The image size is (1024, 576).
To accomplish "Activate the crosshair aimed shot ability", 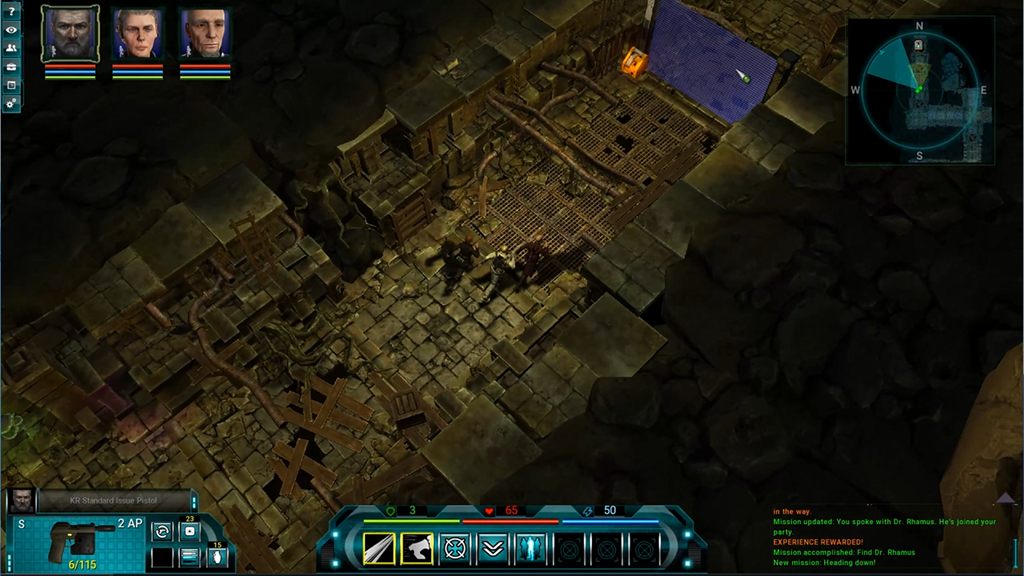I will pos(455,548).
